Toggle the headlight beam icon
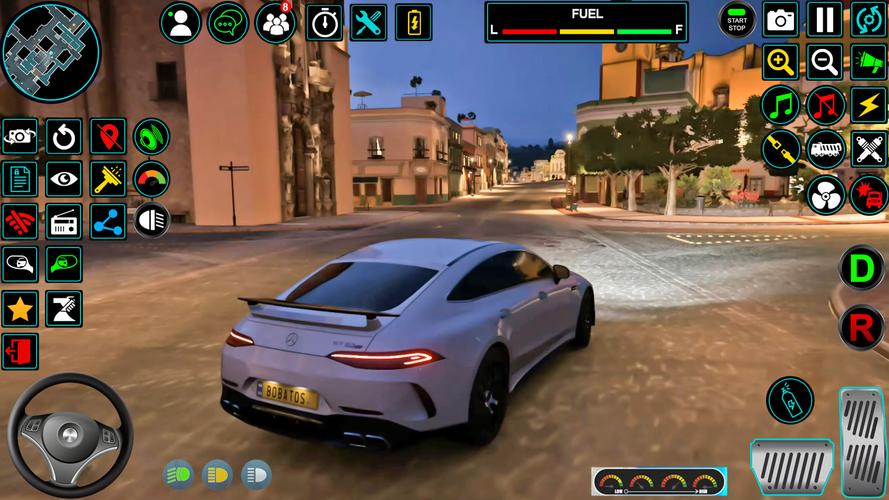 pos(151,219)
